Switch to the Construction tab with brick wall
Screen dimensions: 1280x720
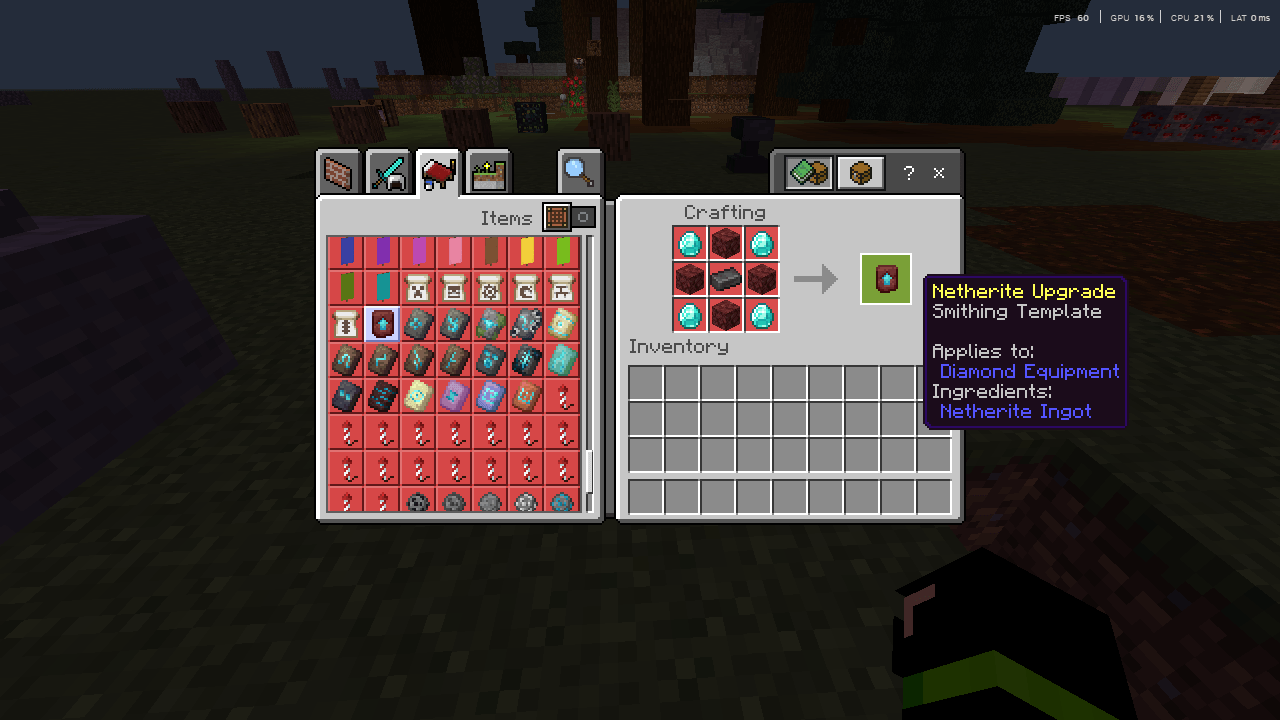(338, 172)
